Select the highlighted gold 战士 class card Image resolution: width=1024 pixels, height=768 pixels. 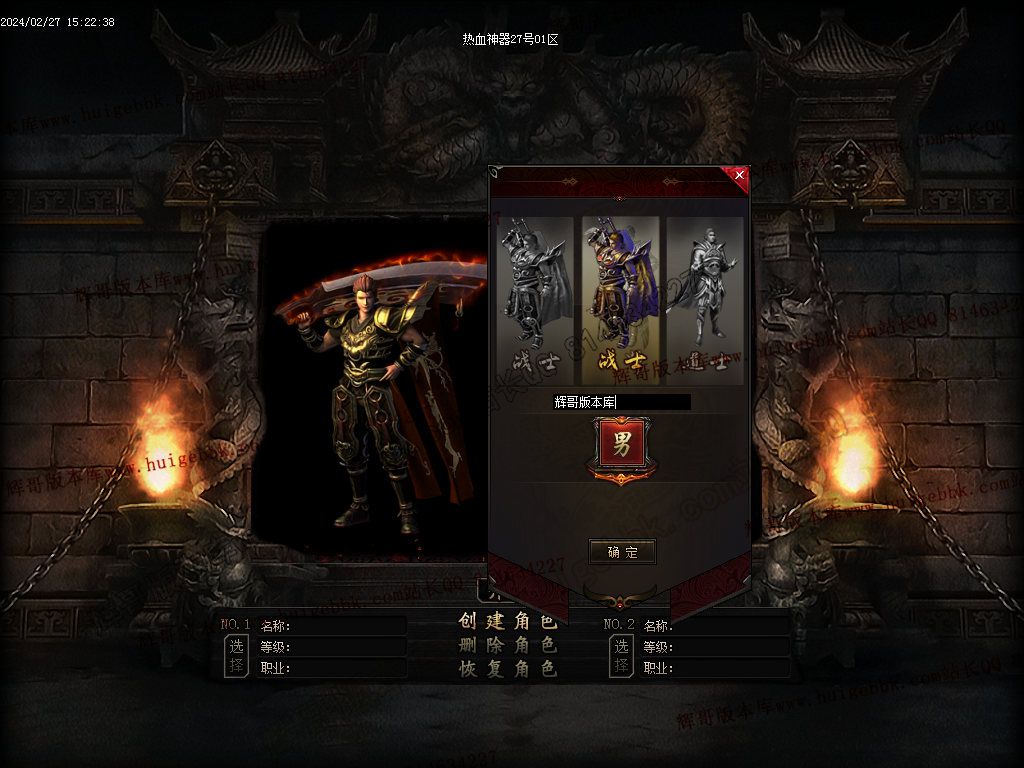tap(621, 299)
